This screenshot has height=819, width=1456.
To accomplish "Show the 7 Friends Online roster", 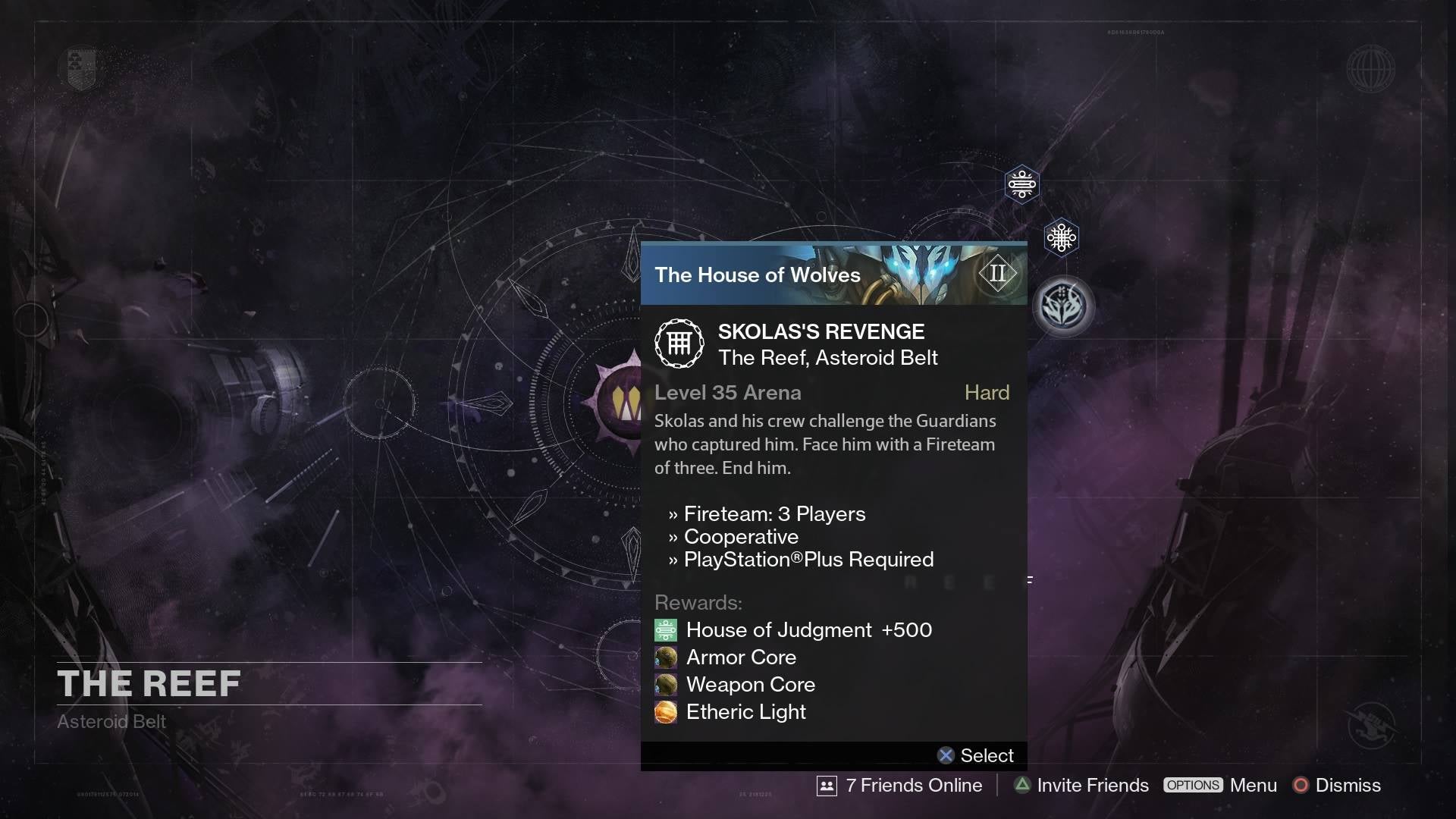I will (899, 786).
